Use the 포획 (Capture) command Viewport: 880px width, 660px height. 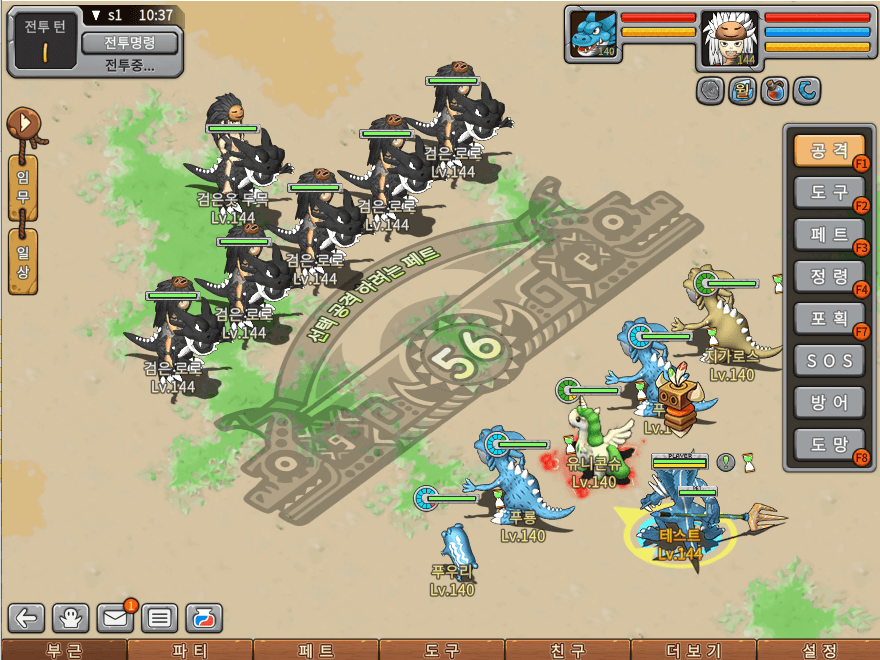[829, 317]
